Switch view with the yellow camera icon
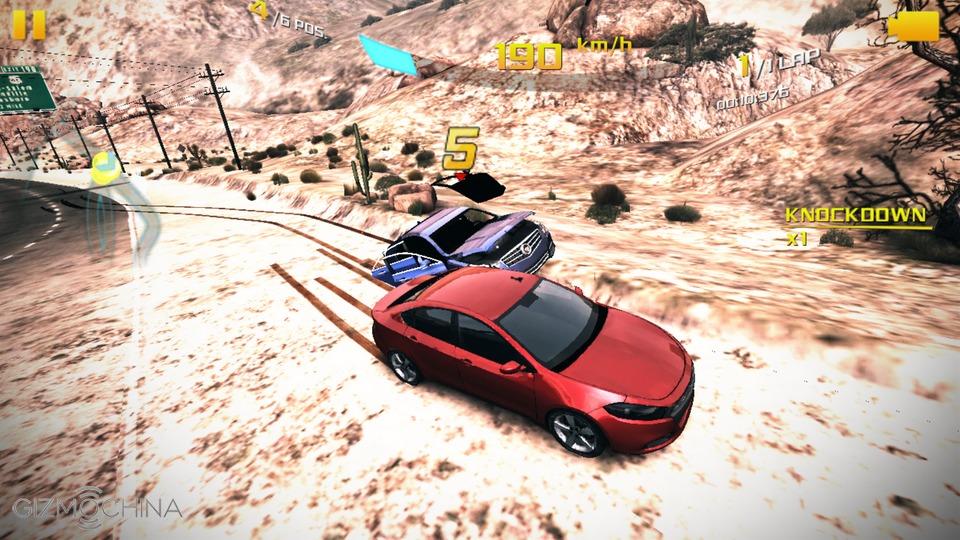This screenshot has width=960, height=540. click(x=913, y=26)
